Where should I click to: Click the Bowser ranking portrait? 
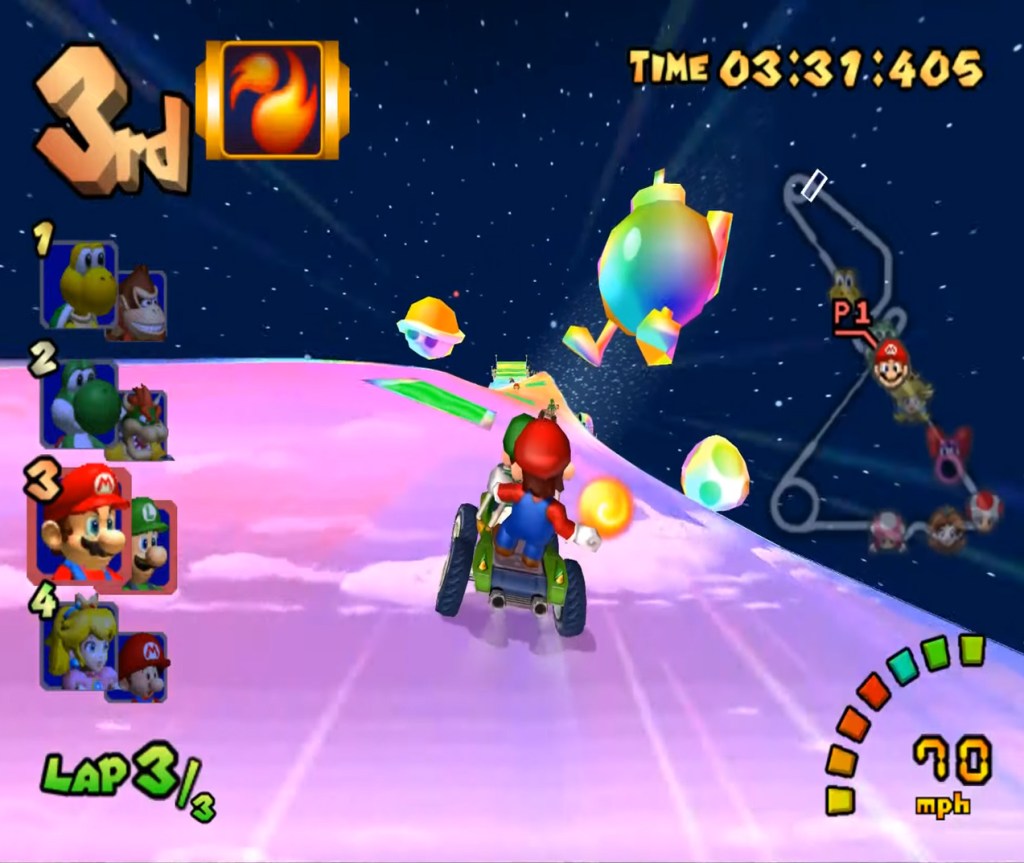click(143, 423)
